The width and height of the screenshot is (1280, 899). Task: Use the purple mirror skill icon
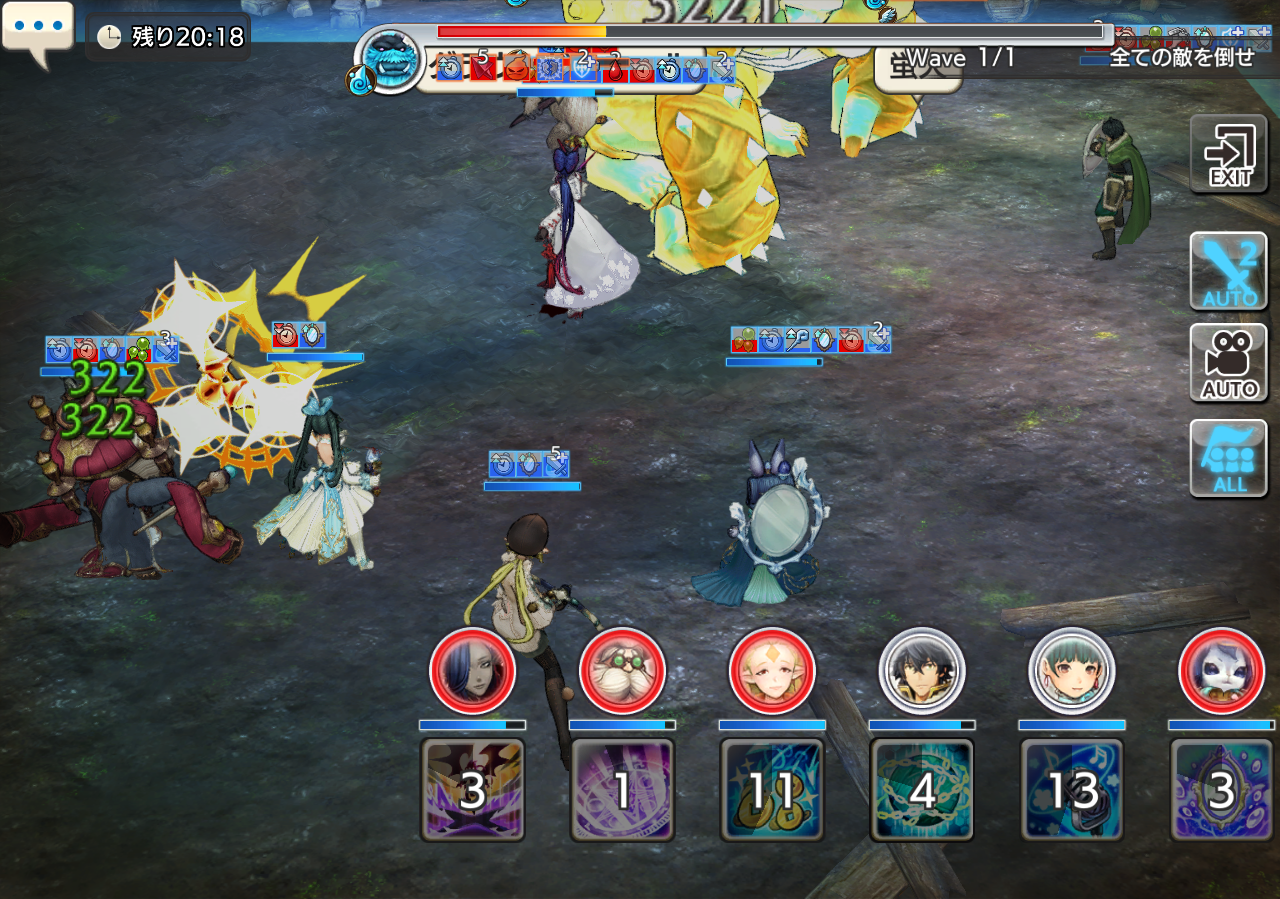(1222, 790)
